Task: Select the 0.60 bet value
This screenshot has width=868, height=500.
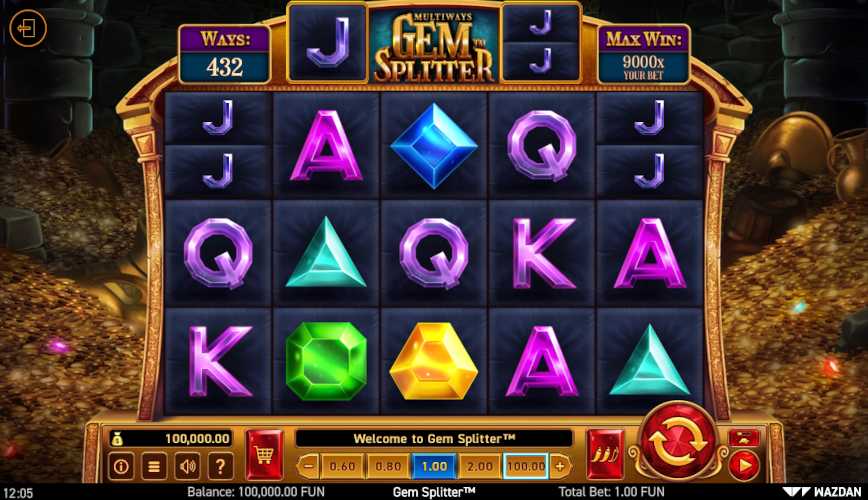Action: tap(343, 466)
